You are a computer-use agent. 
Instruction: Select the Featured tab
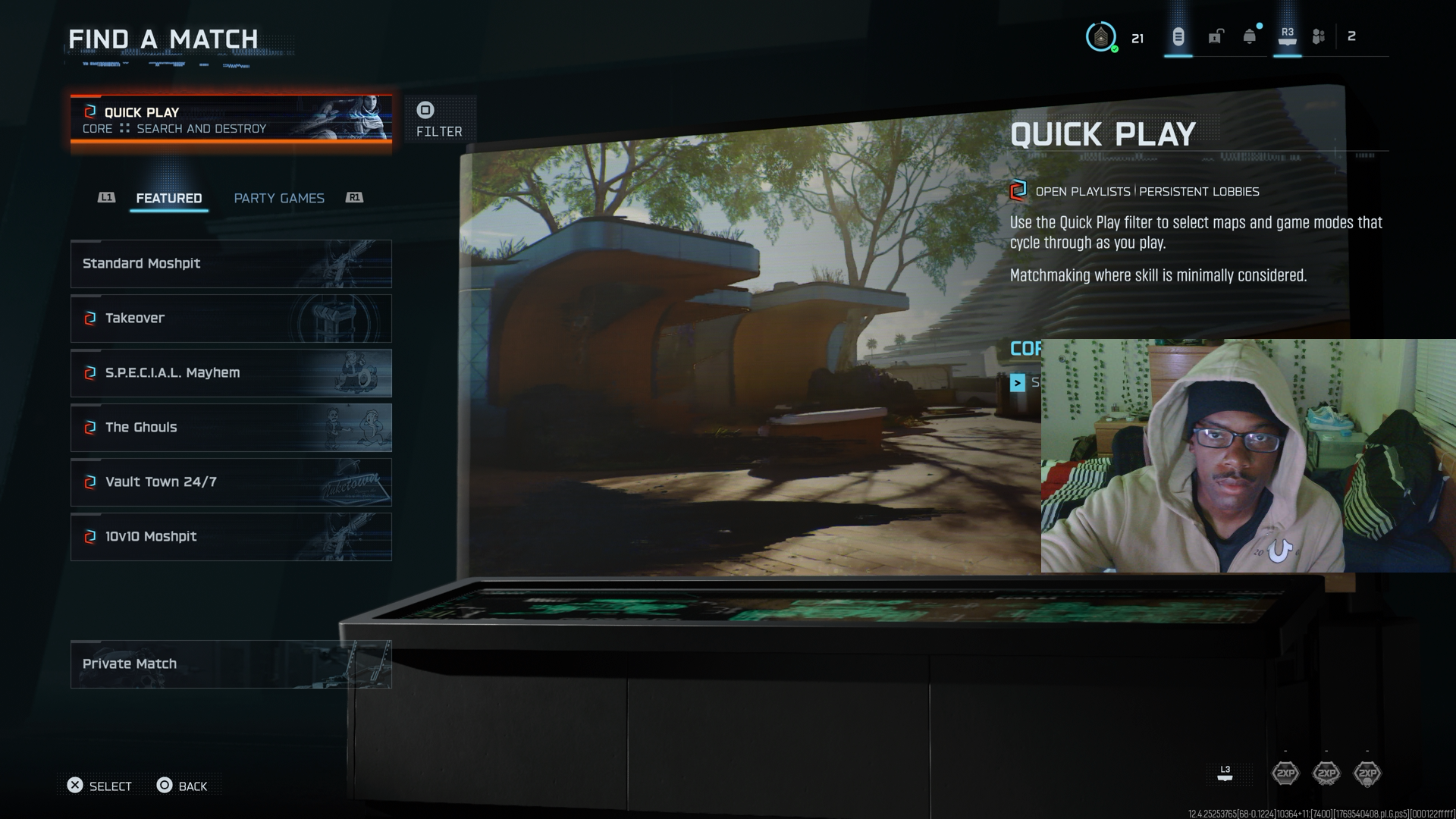(x=168, y=198)
